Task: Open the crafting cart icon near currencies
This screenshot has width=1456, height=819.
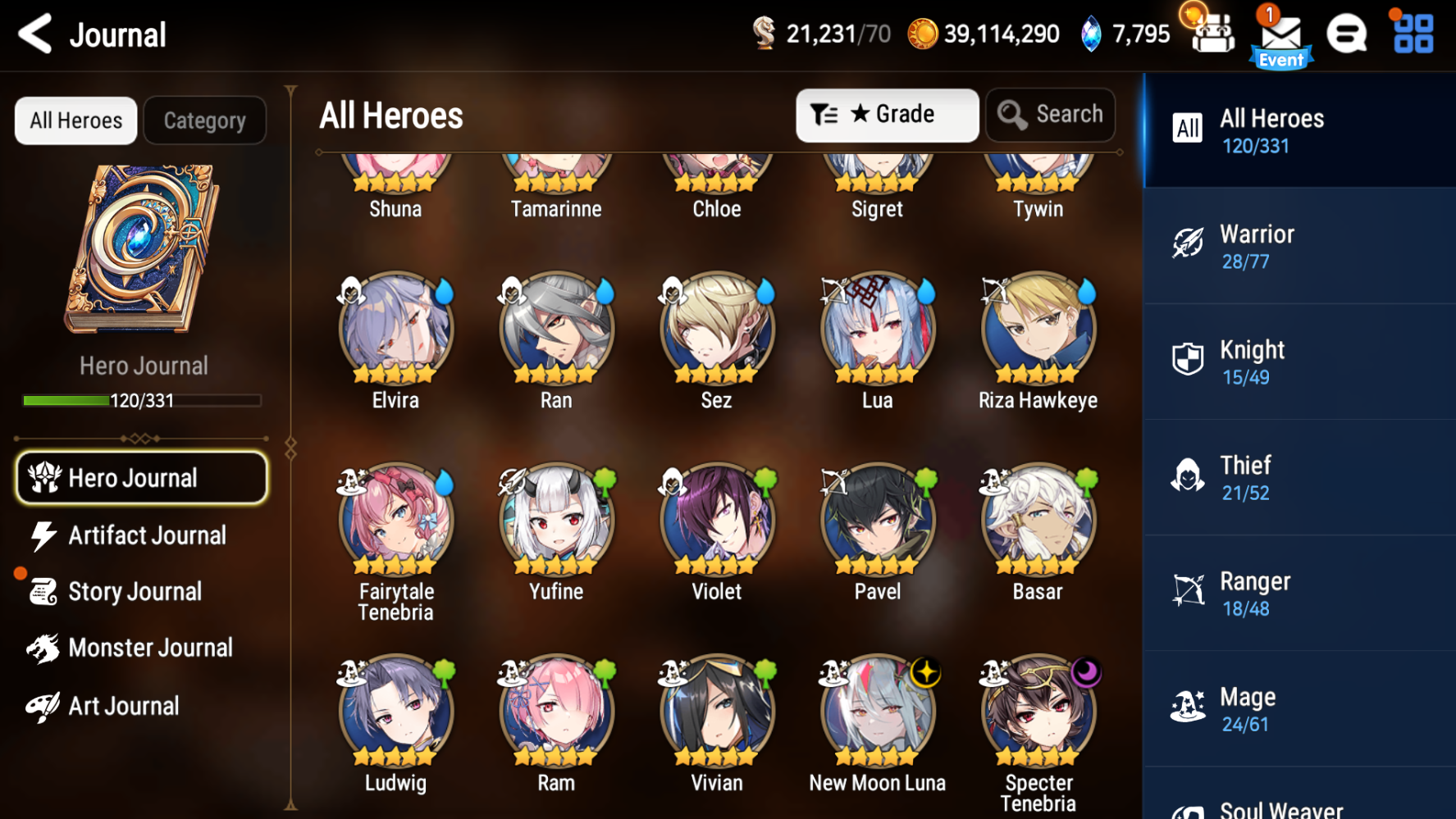Action: point(1213,34)
